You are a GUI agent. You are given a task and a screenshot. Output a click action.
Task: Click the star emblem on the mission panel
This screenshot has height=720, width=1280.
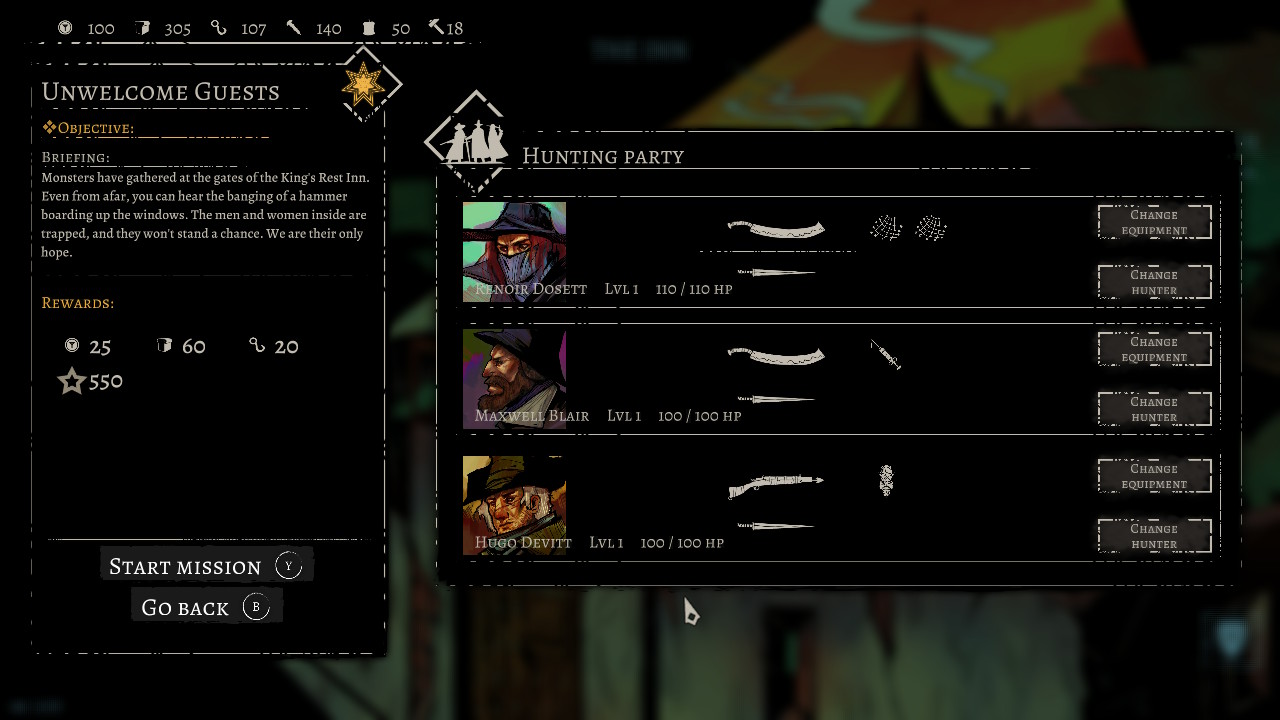point(362,85)
